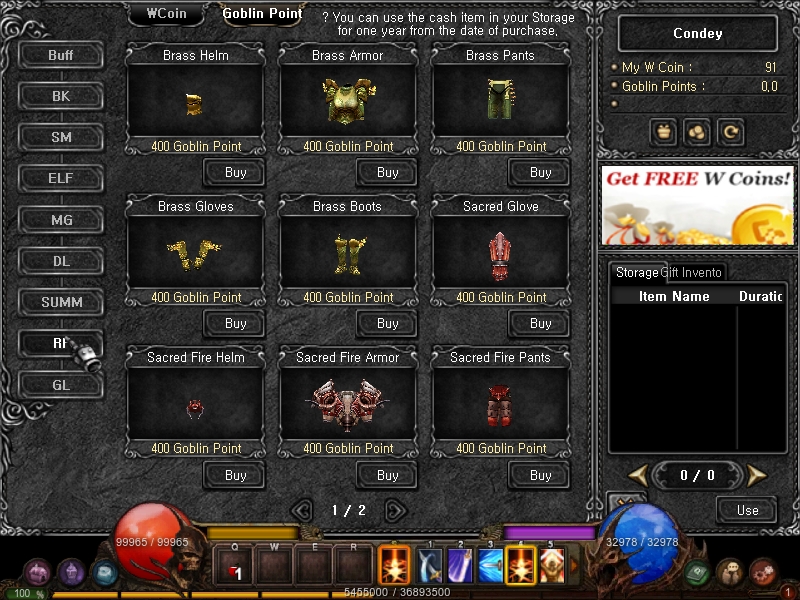This screenshot has width=800, height=600.
Task: Buy the Sacred Glove item
Action: tap(540, 323)
